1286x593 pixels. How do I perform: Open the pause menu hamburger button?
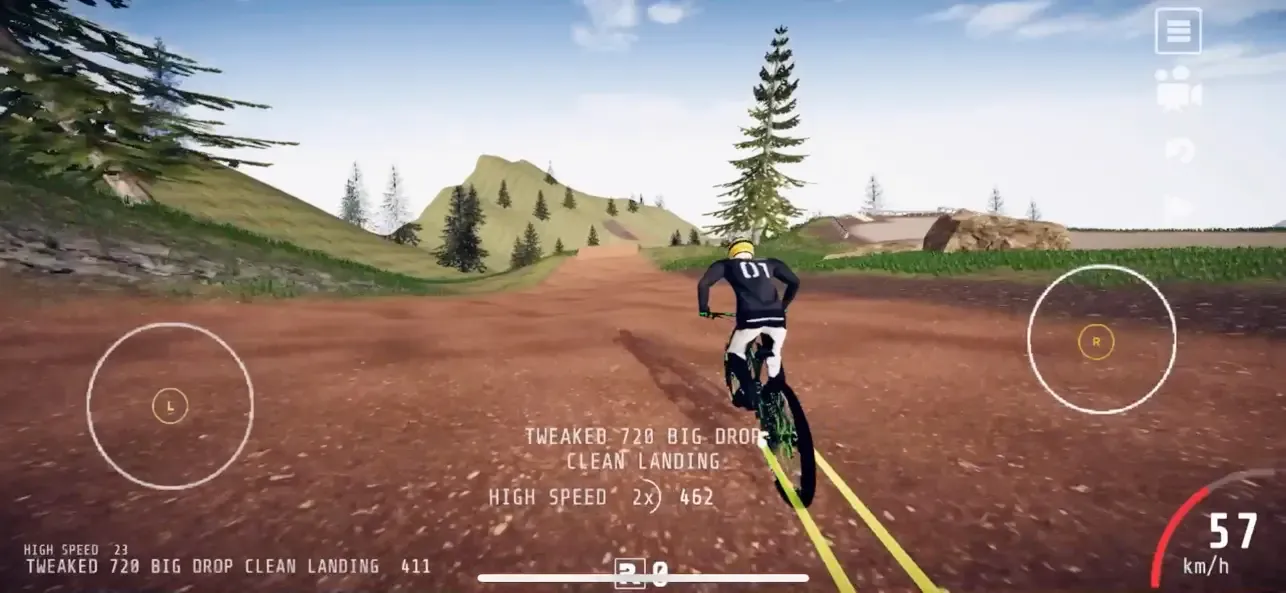pyautogui.click(x=1178, y=31)
